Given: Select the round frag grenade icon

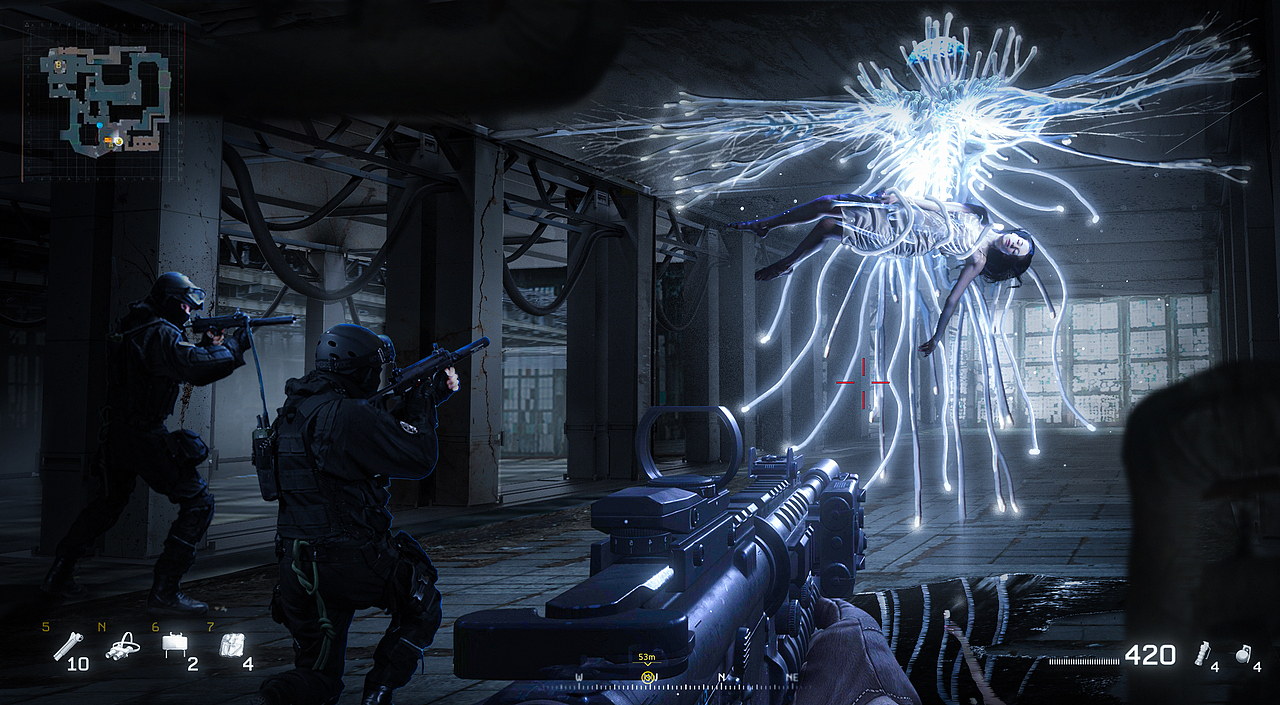Looking at the screenshot, I should click(x=1243, y=654).
